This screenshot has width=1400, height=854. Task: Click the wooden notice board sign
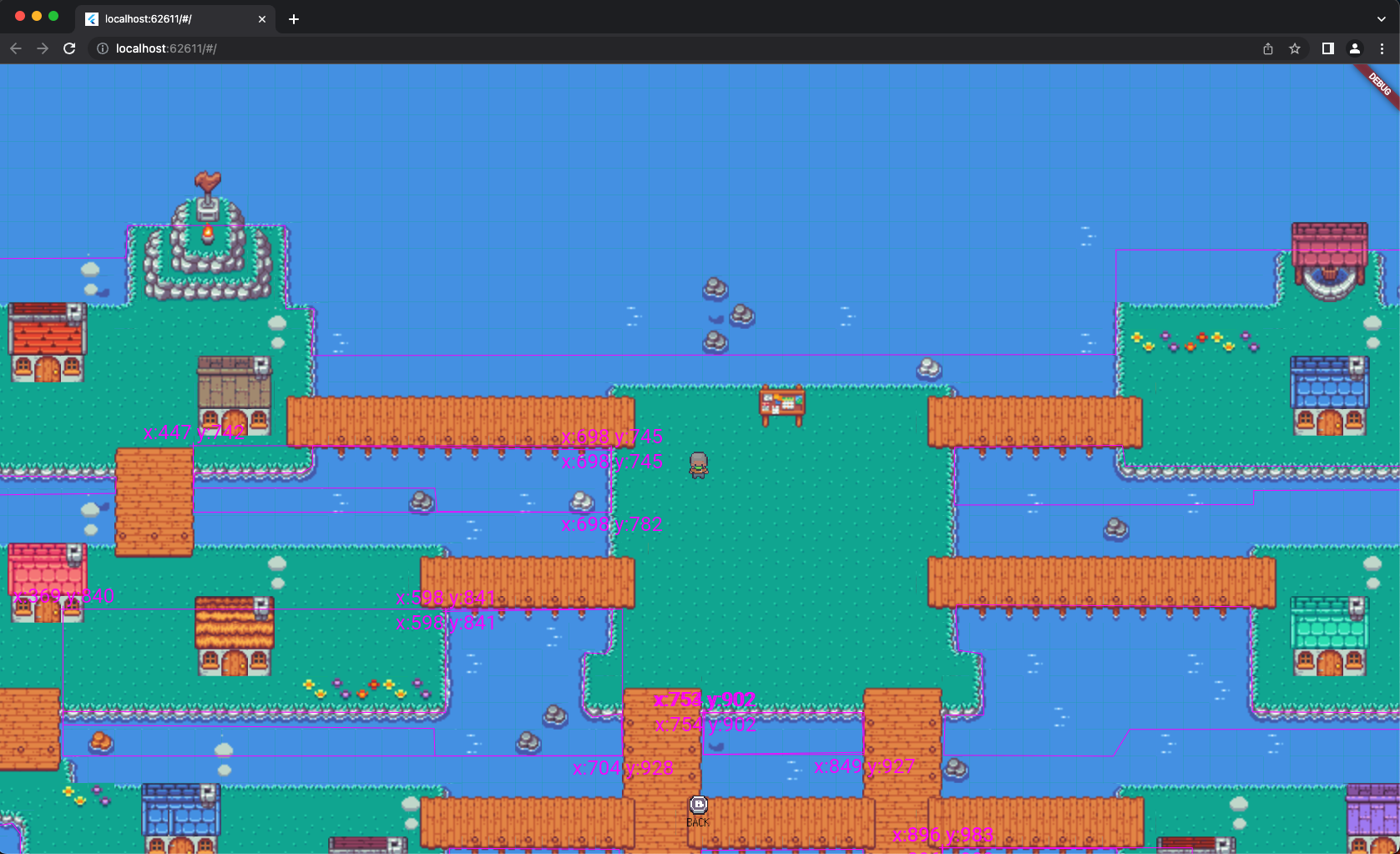point(783,404)
